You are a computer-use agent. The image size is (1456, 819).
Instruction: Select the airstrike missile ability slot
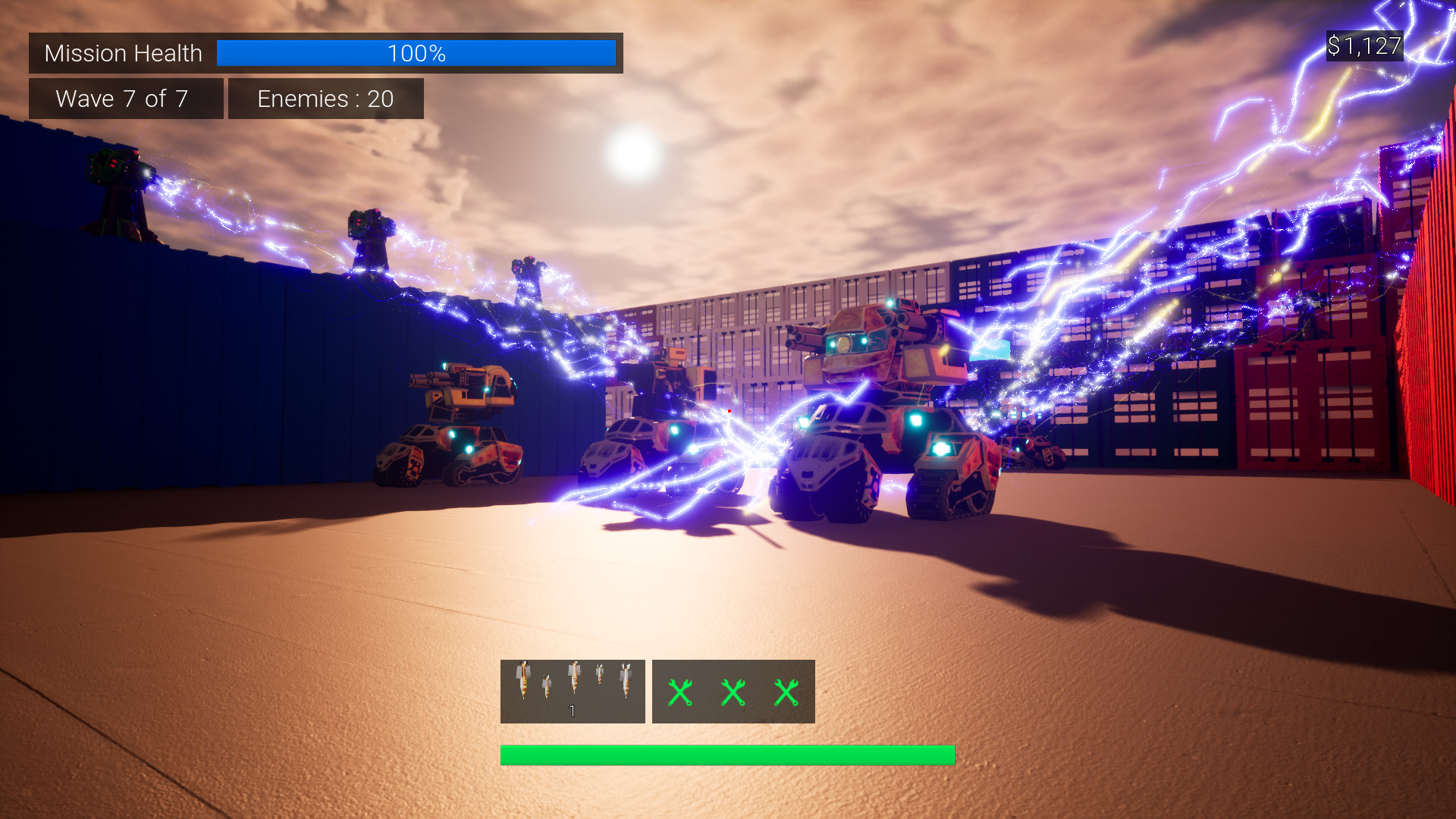[x=573, y=690]
